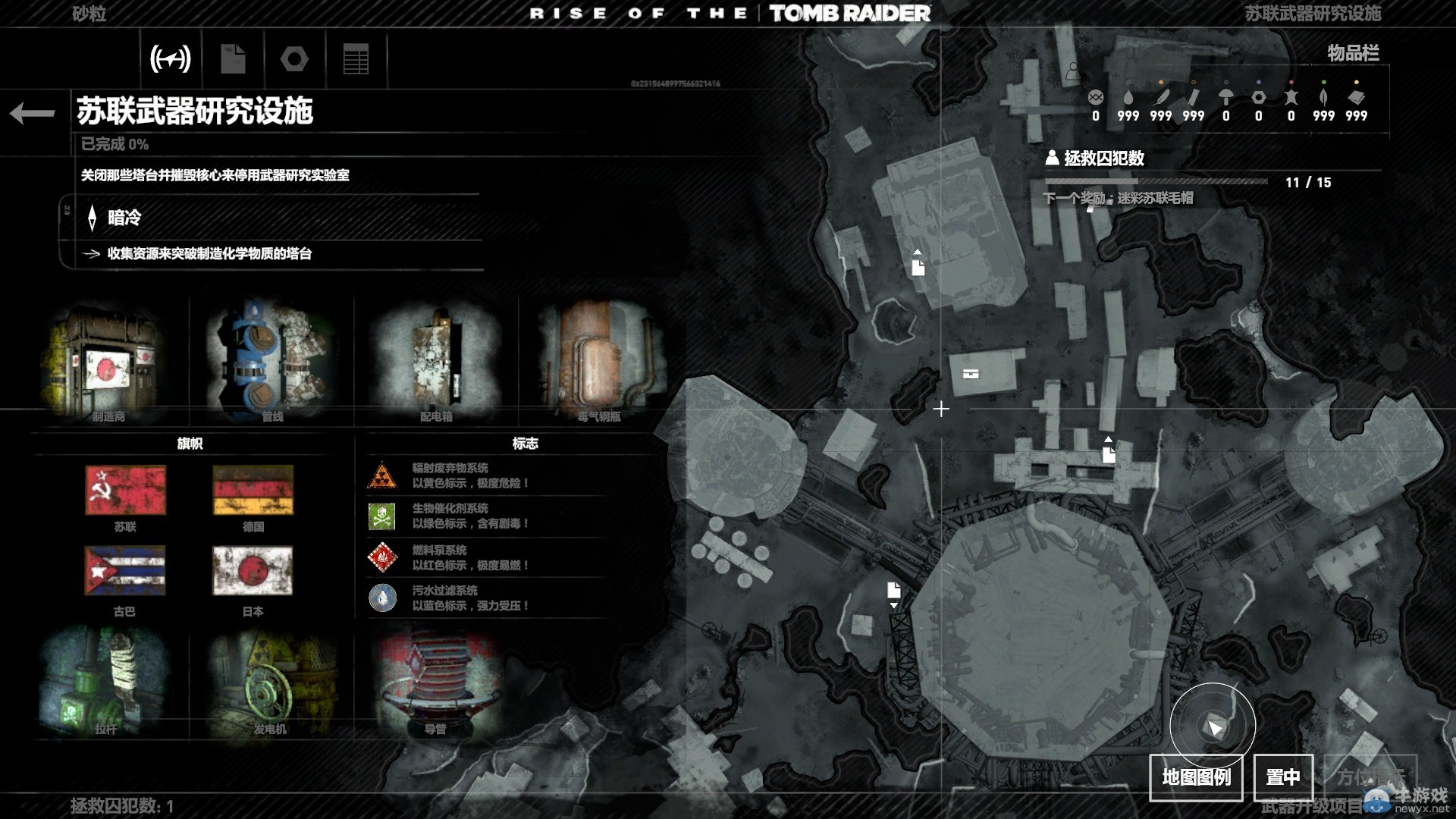
Task: Open the table list tab
Action: [x=356, y=59]
